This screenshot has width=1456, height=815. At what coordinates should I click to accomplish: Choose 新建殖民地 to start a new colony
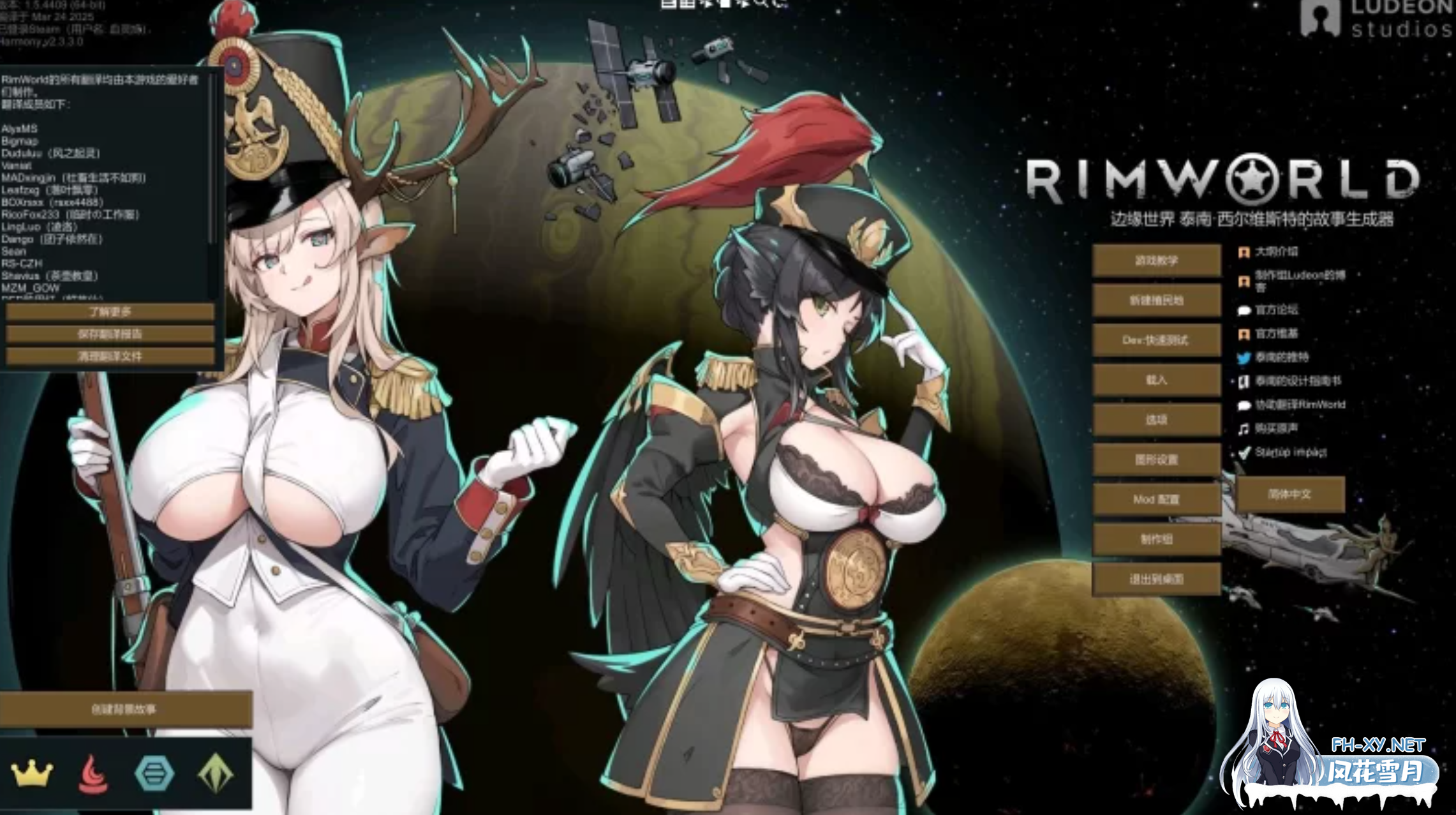click(1156, 300)
